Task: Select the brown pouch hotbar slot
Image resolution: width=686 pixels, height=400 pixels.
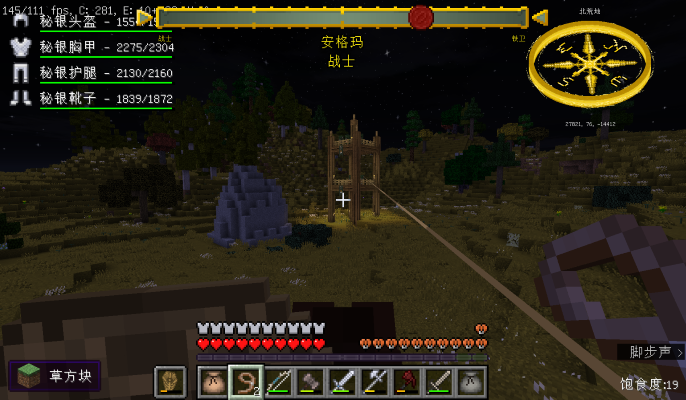Action: pyautogui.click(x=213, y=381)
